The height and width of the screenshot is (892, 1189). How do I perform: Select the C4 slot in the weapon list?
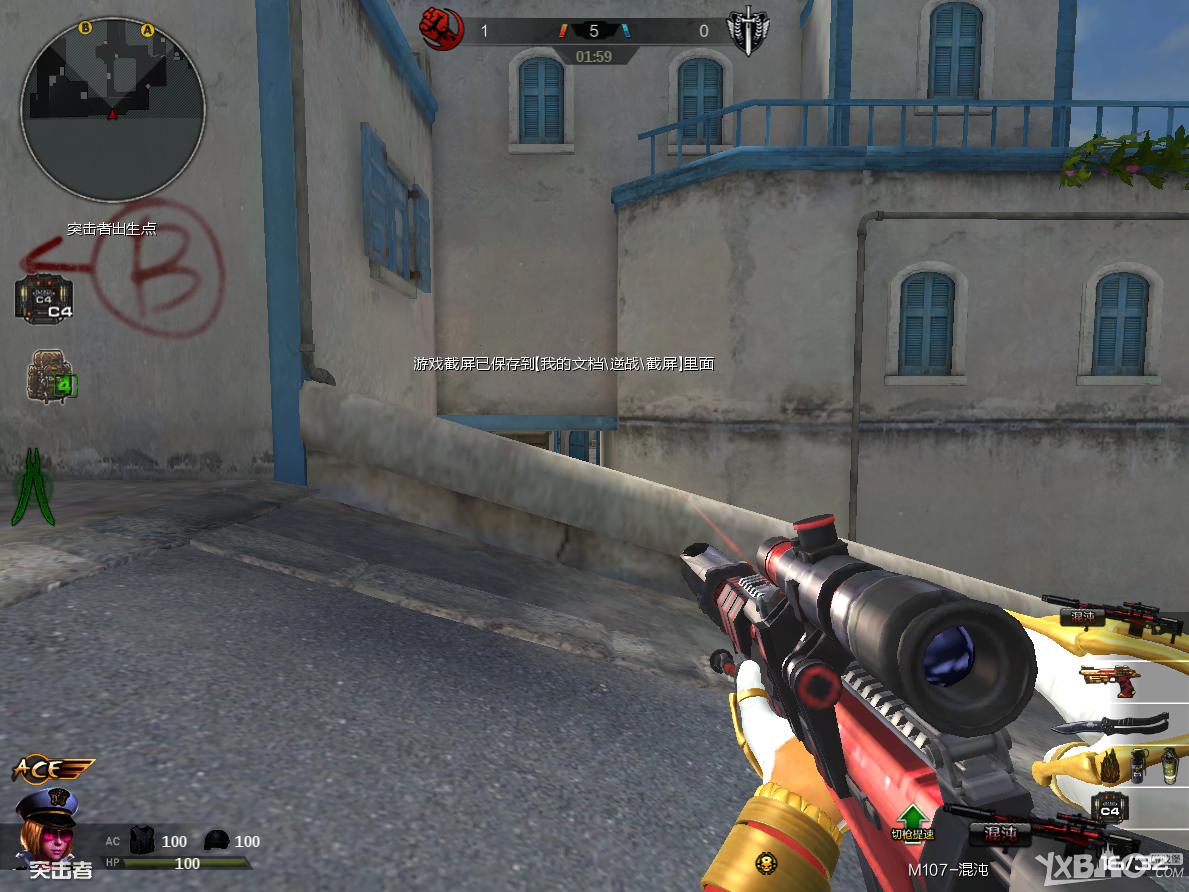[x=1109, y=806]
